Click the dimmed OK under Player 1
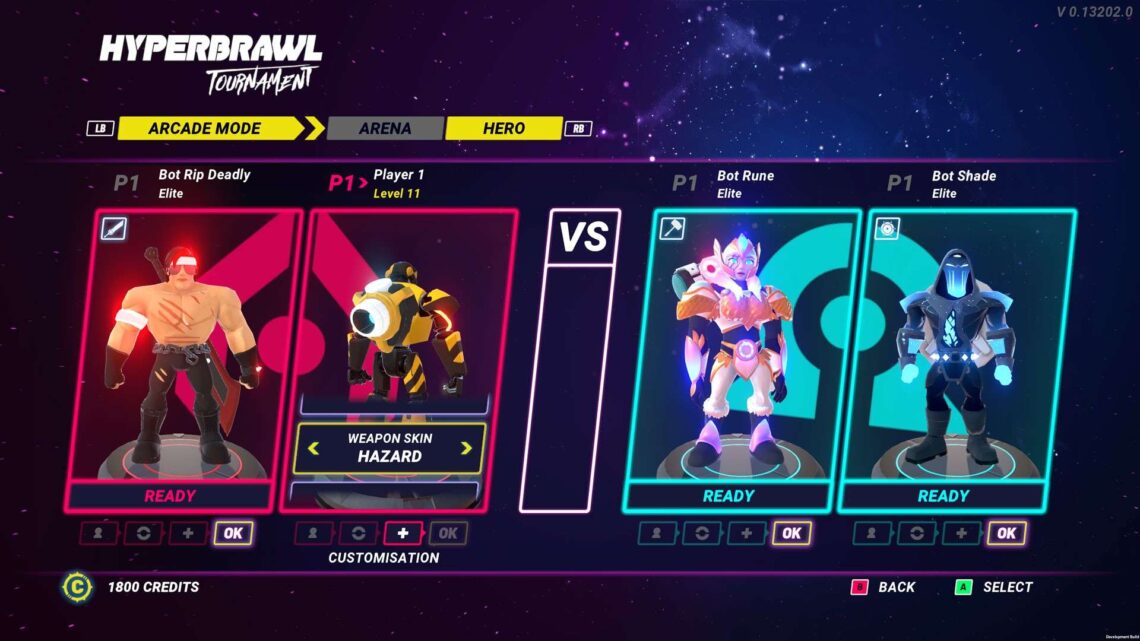This screenshot has height=641, width=1140. tap(448, 533)
